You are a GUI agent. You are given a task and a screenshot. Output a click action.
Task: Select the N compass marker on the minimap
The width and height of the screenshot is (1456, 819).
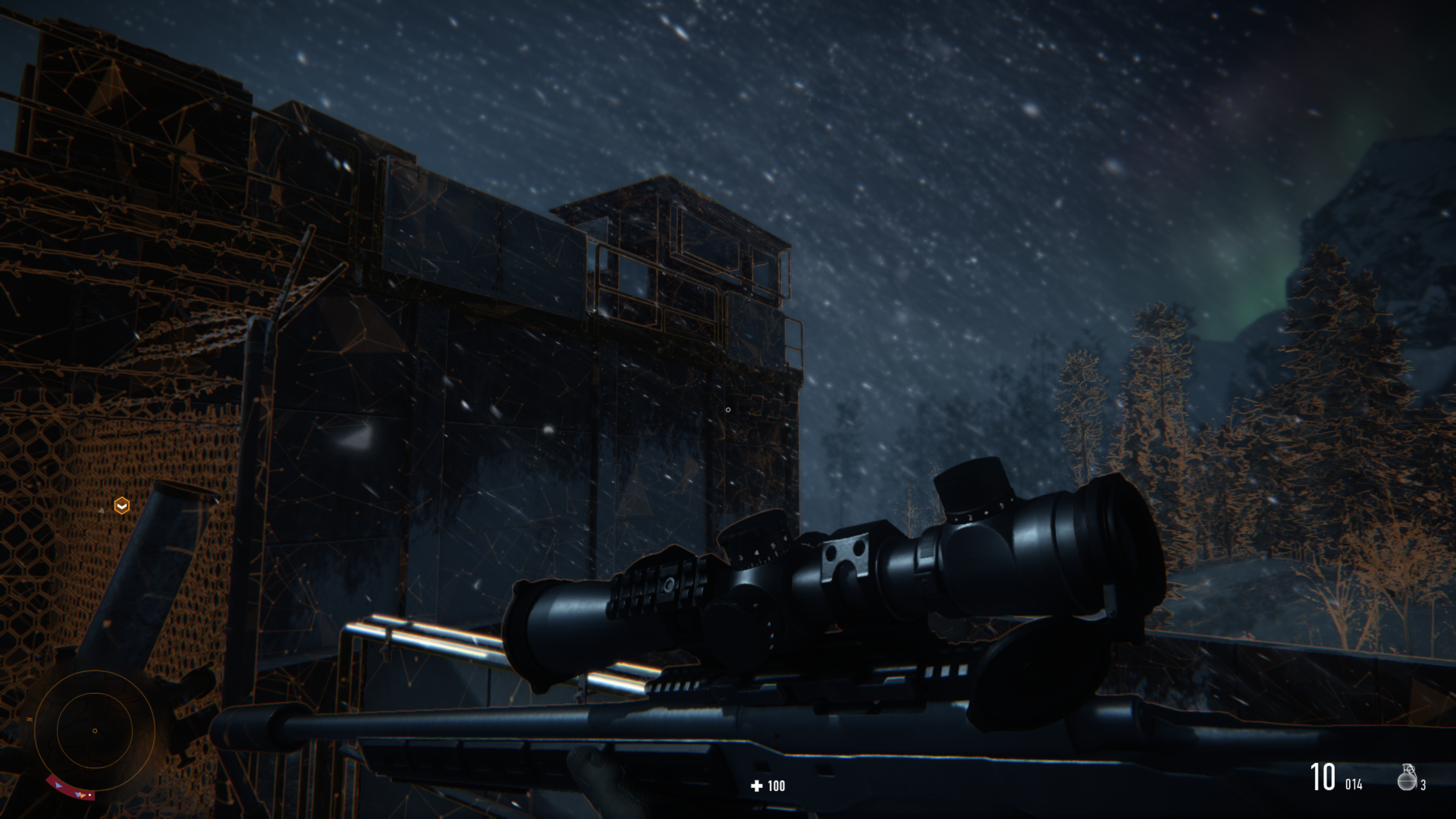(x=30, y=719)
